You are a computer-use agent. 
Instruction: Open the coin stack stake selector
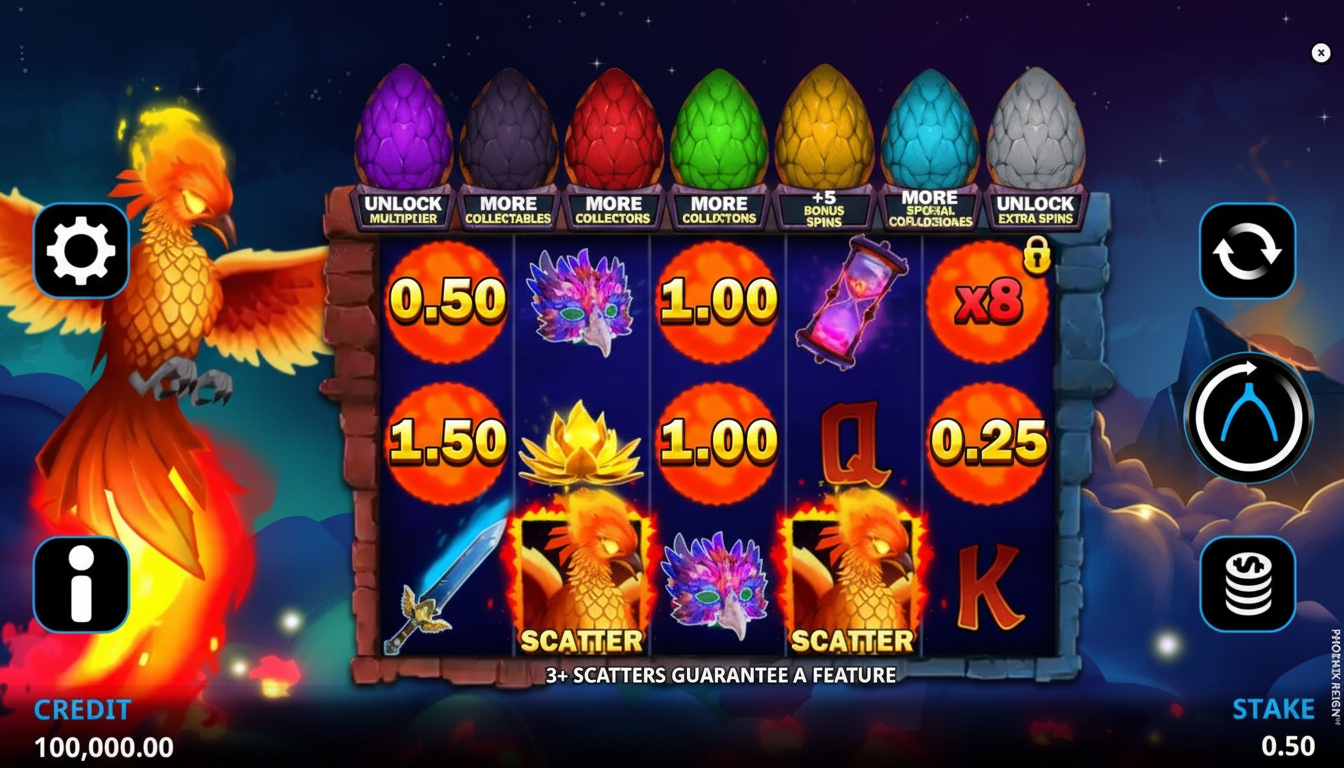pos(1247,584)
